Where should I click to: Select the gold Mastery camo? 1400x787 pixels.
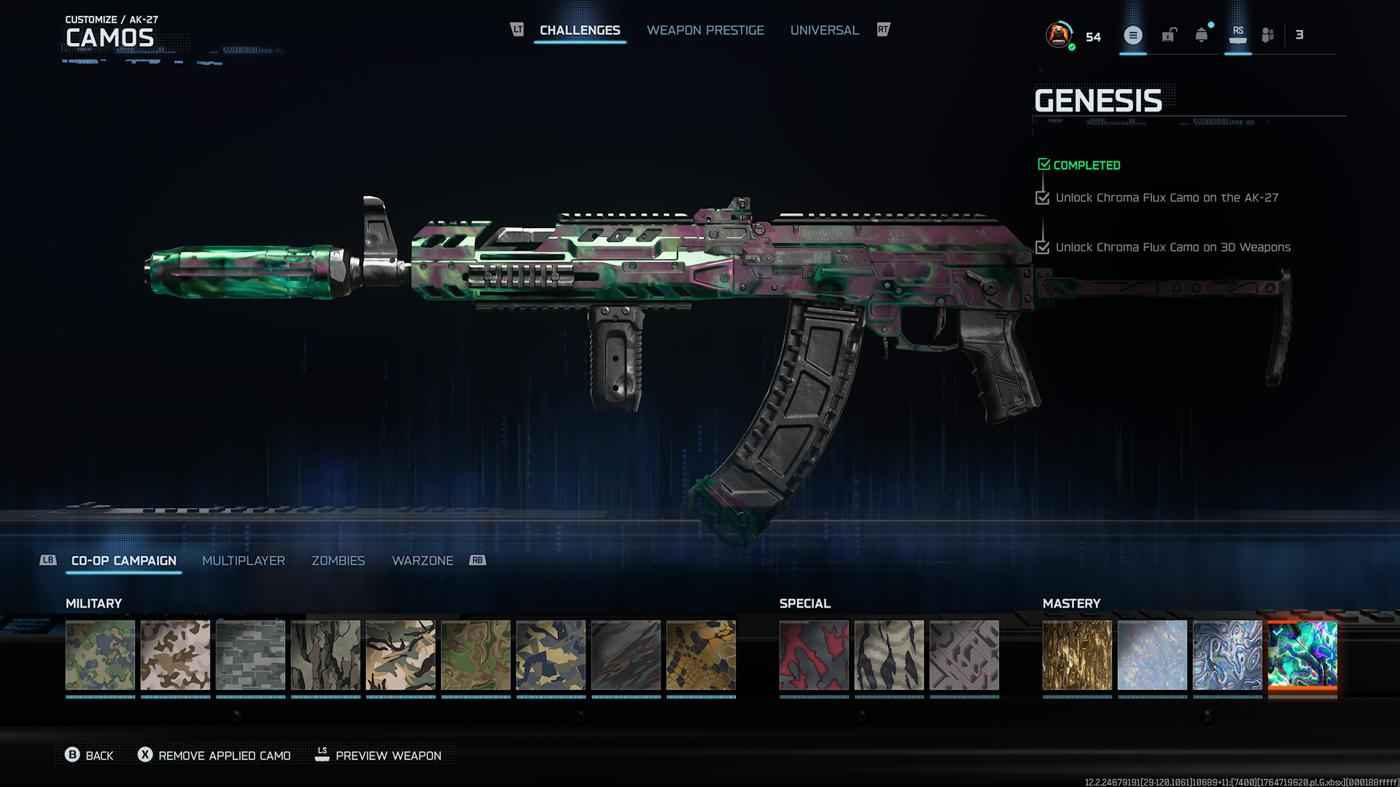tap(1077, 655)
